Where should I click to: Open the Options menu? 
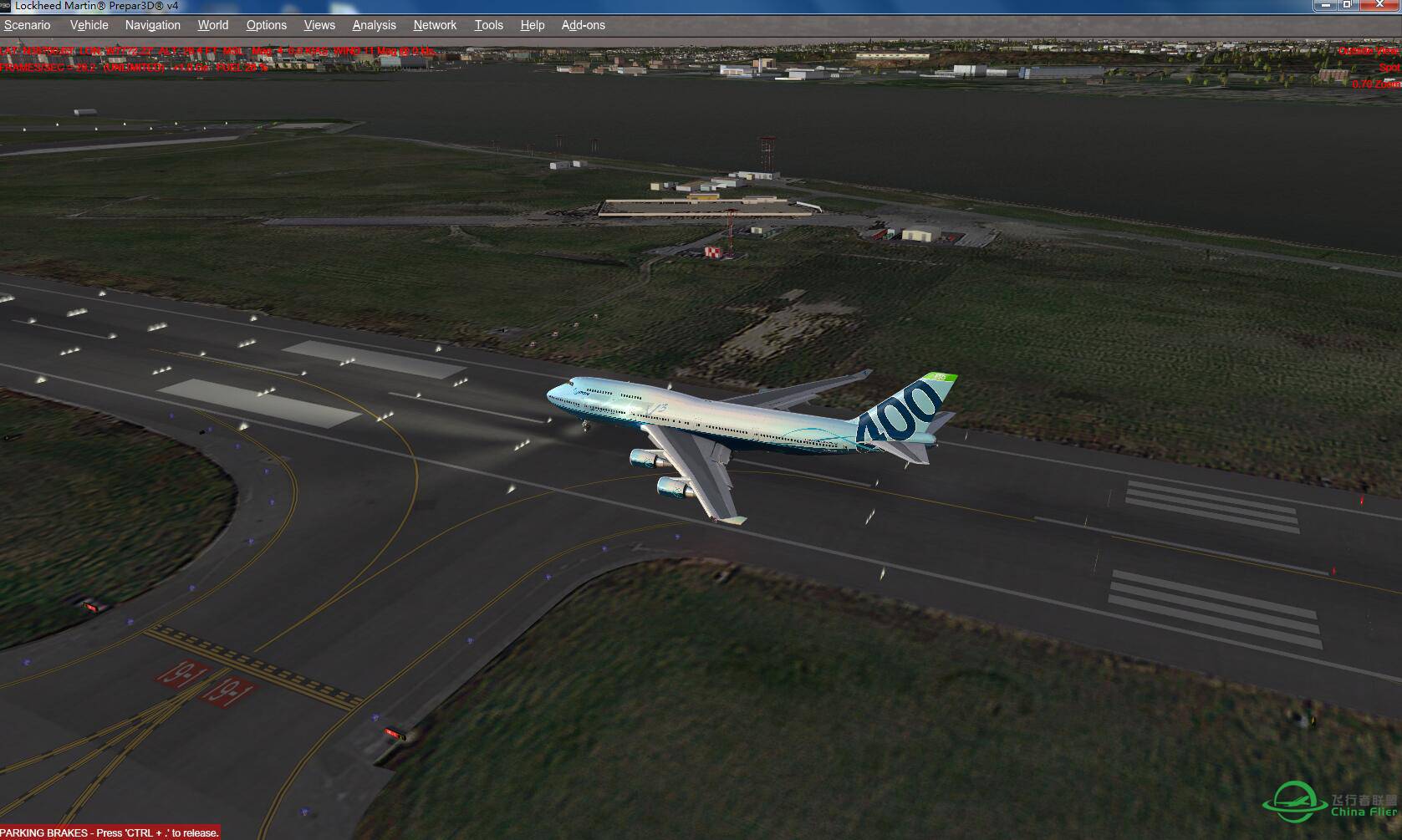pyautogui.click(x=266, y=25)
